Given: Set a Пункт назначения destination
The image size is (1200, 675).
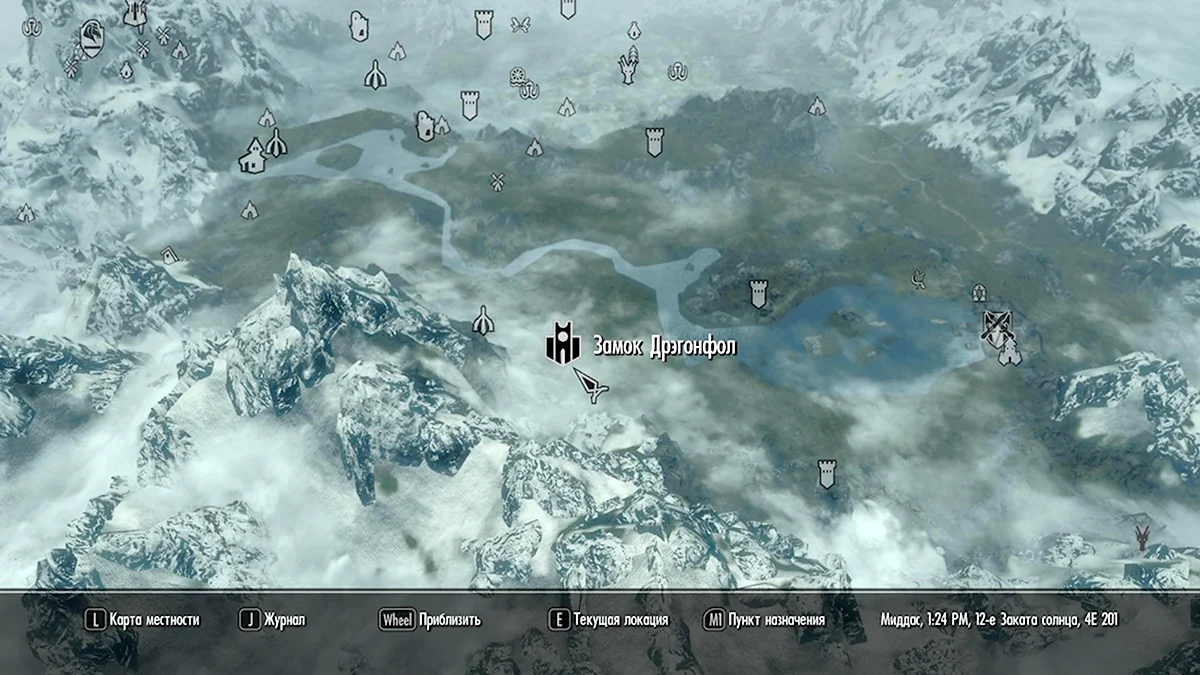Looking at the screenshot, I should click(765, 620).
